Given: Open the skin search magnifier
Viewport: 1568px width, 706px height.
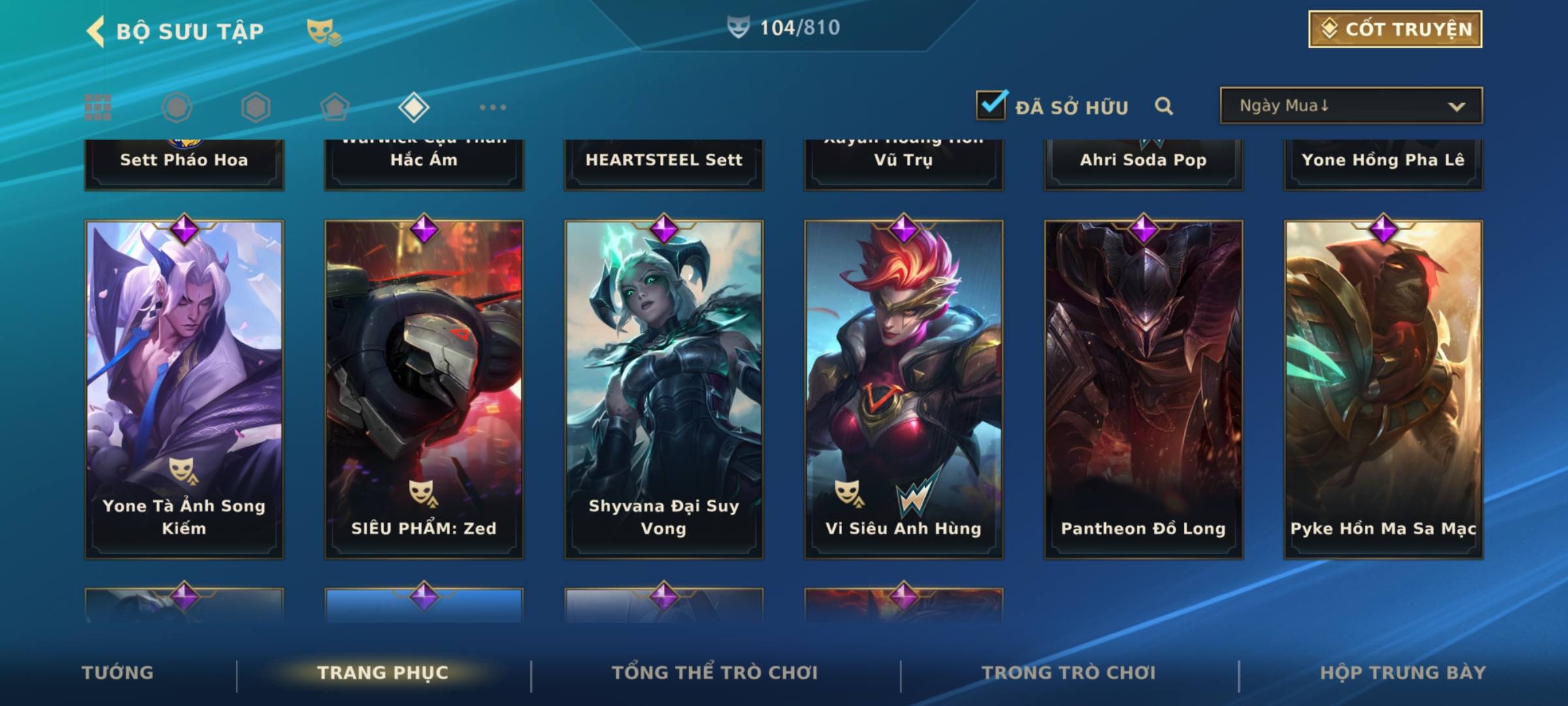Looking at the screenshot, I should click(1164, 106).
